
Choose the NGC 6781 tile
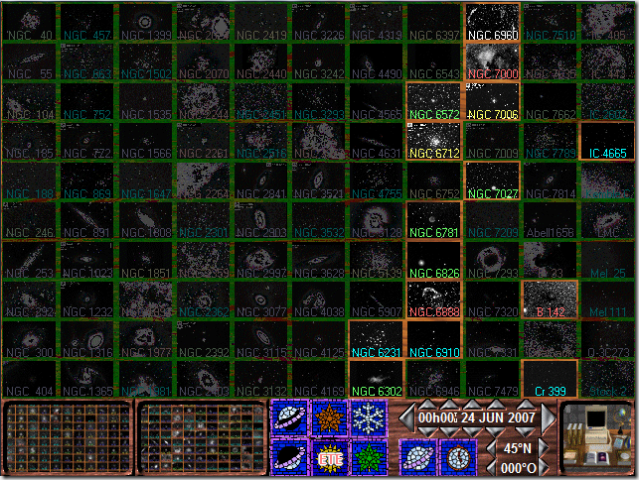(434, 220)
